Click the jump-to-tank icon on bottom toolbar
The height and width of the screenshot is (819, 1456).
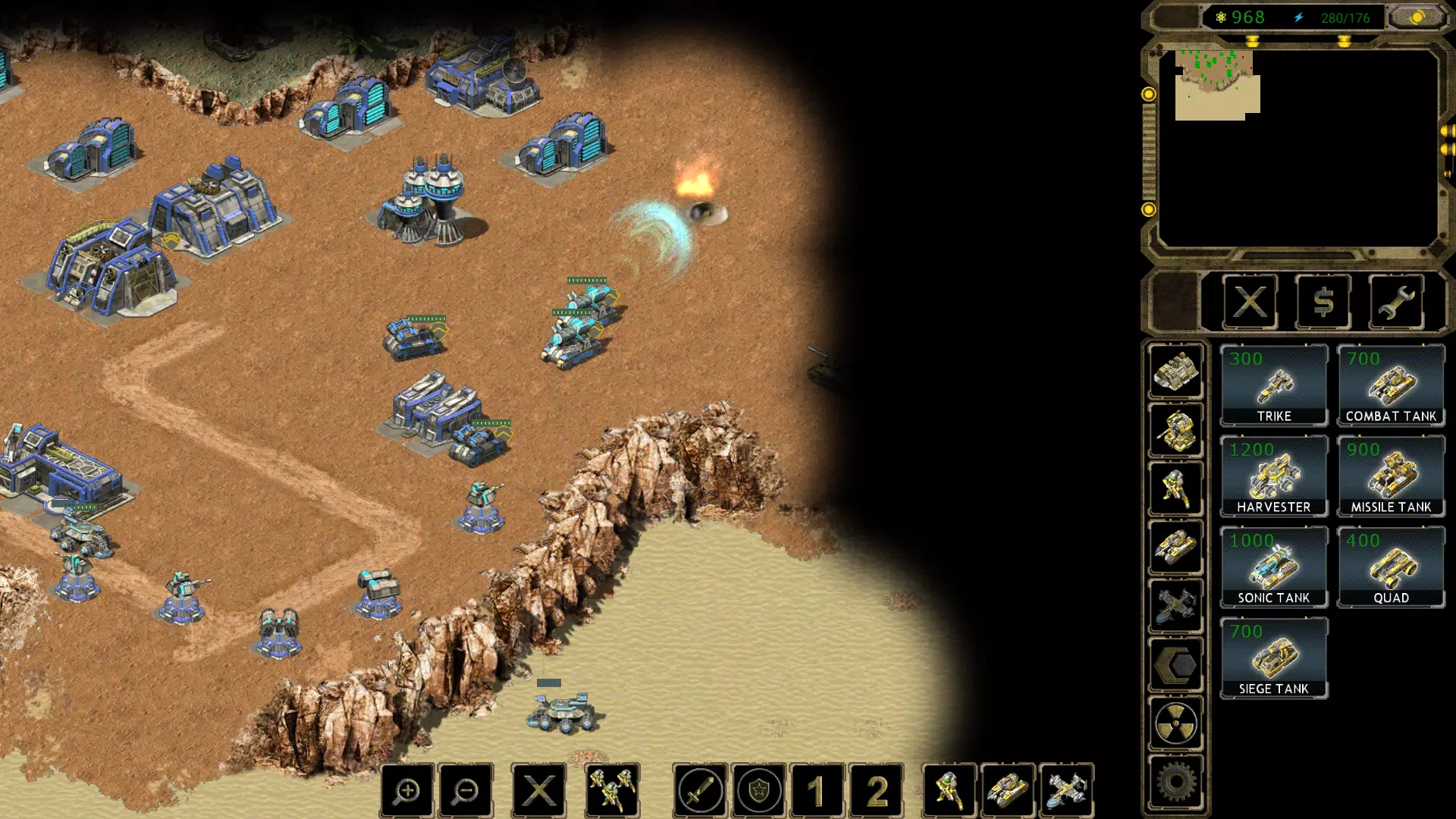tap(1007, 789)
